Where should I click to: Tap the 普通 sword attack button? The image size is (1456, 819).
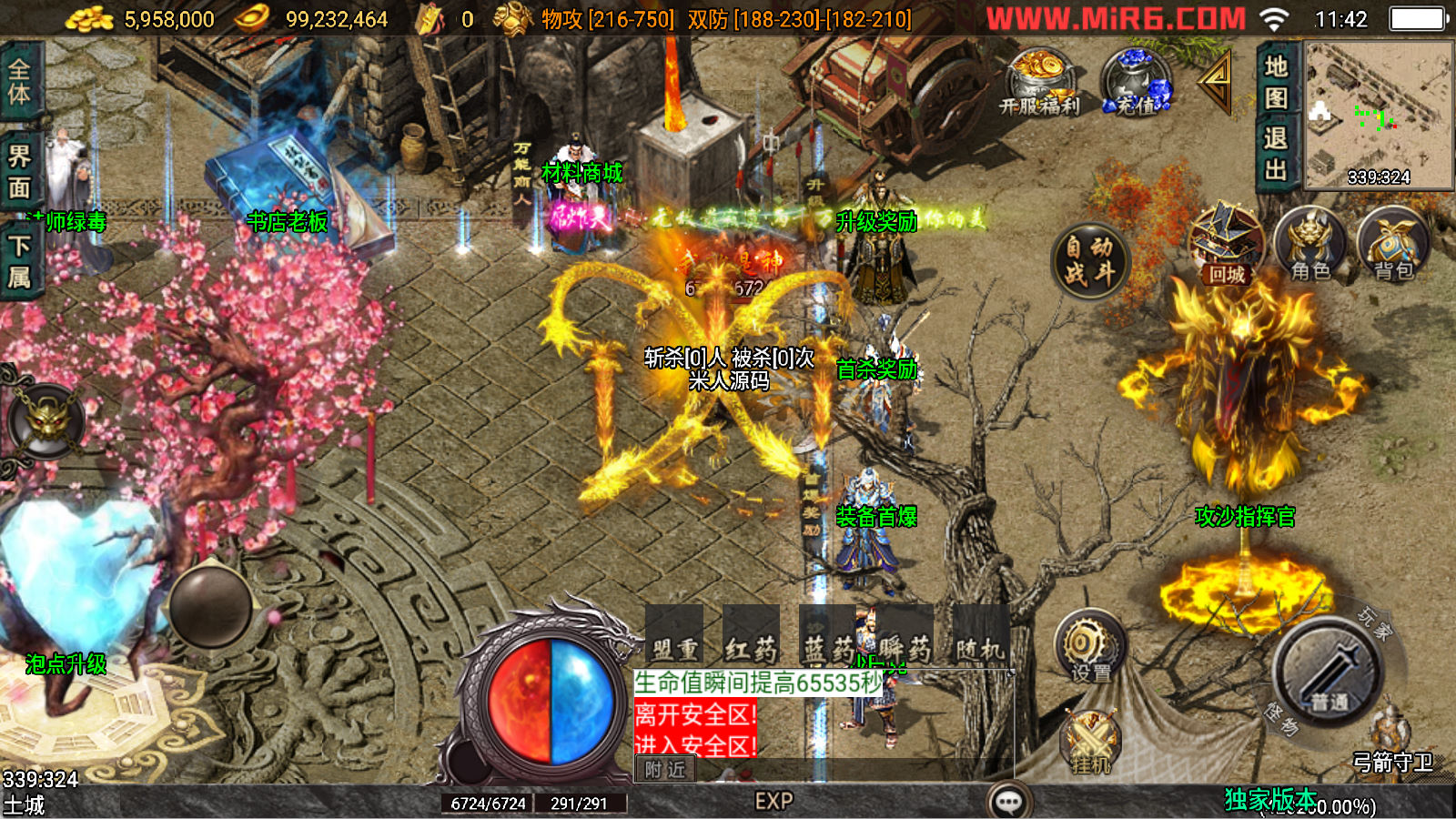(1329, 675)
